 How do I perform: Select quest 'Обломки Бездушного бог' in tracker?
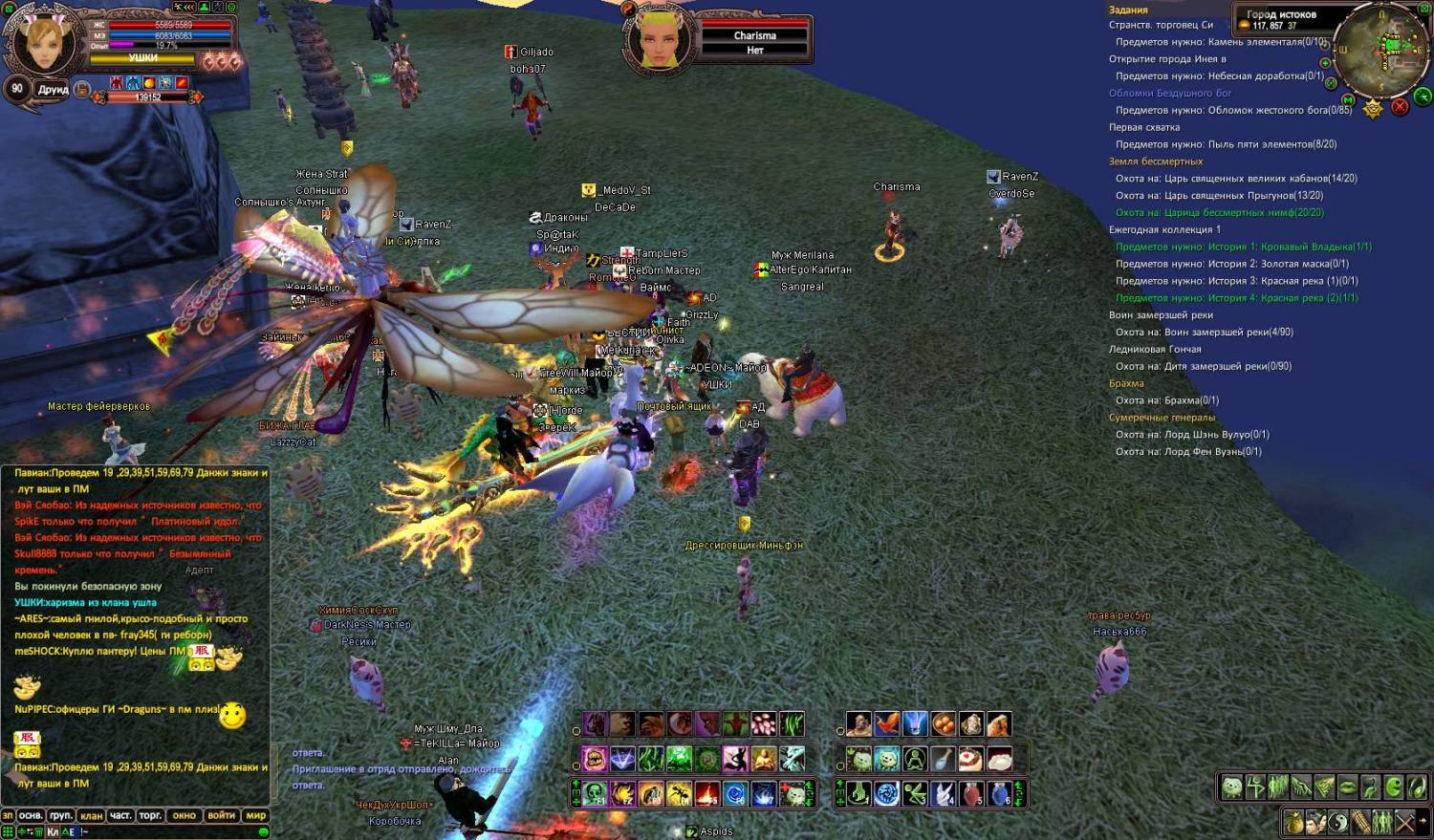pos(1169,94)
